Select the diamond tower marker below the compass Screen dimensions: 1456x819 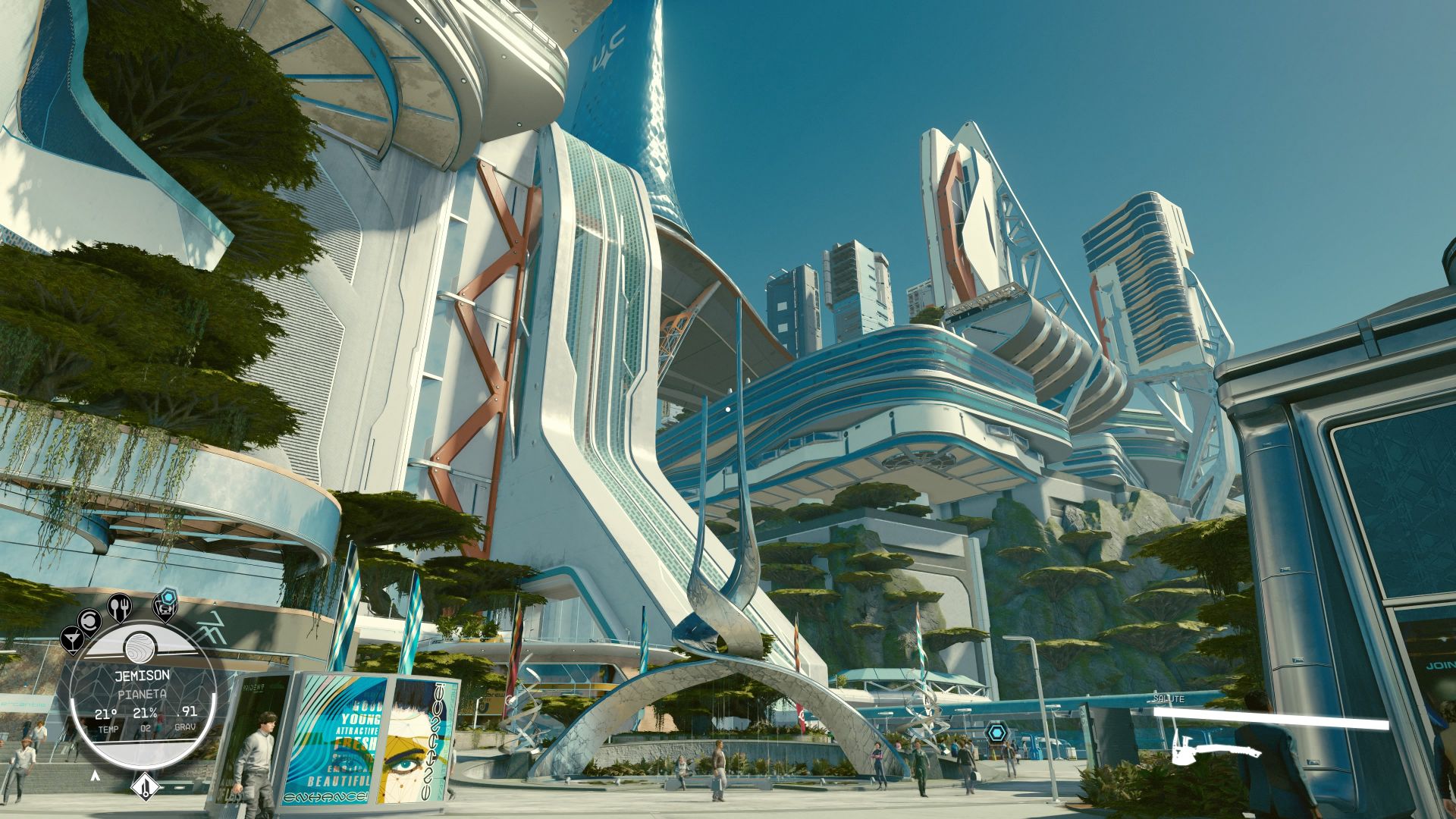pos(143,786)
